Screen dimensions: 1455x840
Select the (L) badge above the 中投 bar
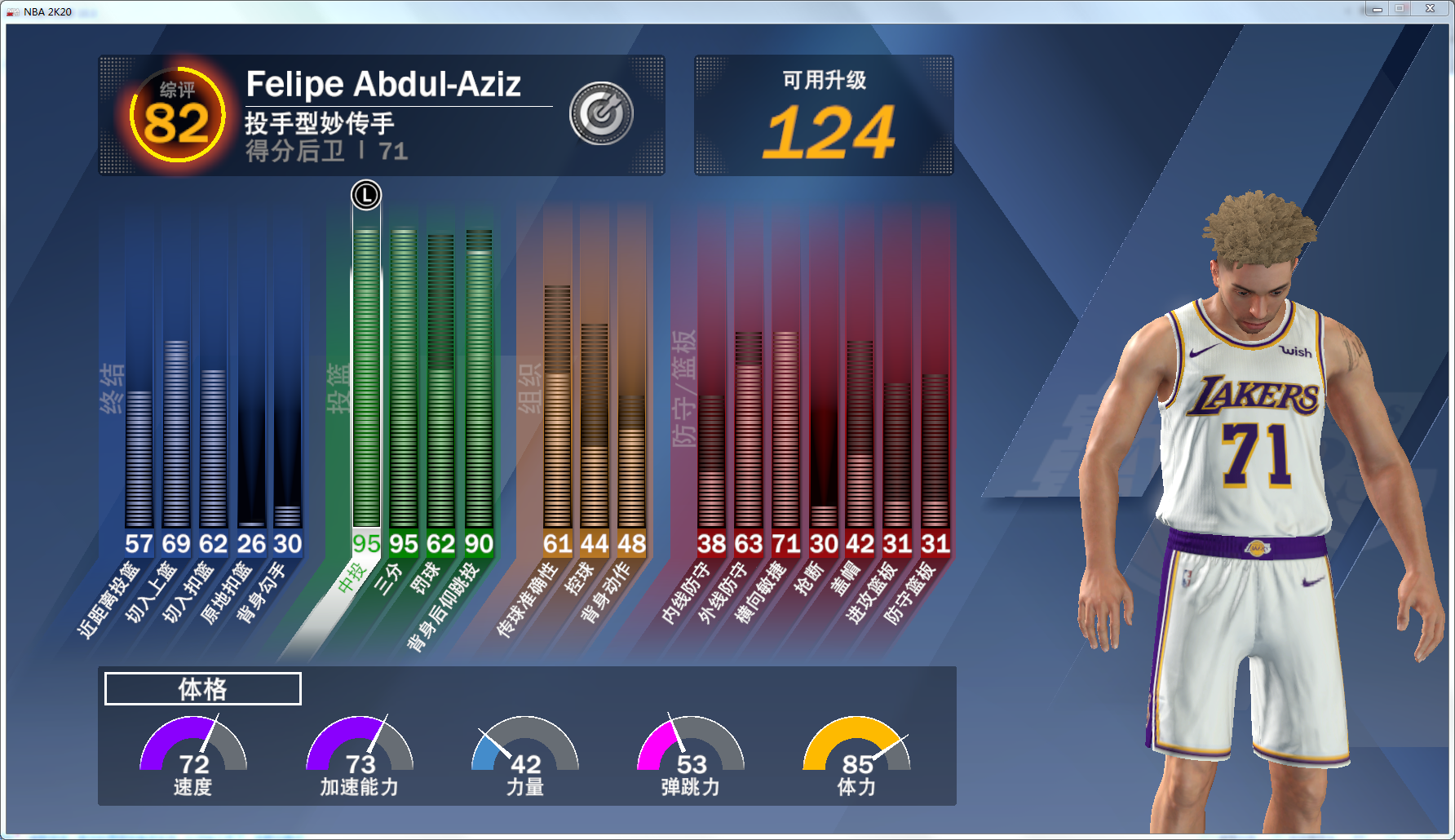(x=365, y=196)
